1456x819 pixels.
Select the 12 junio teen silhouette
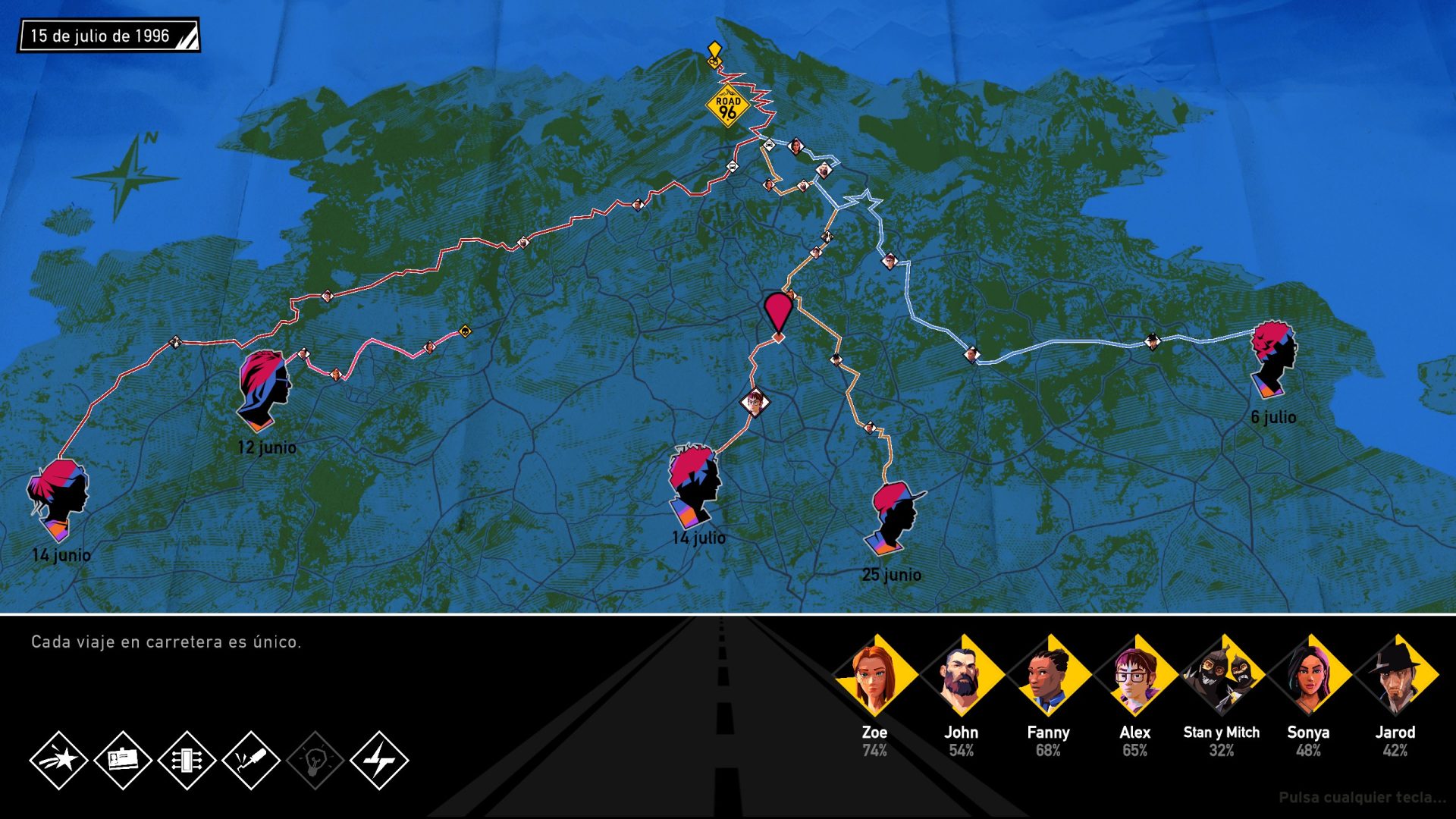click(264, 390)
